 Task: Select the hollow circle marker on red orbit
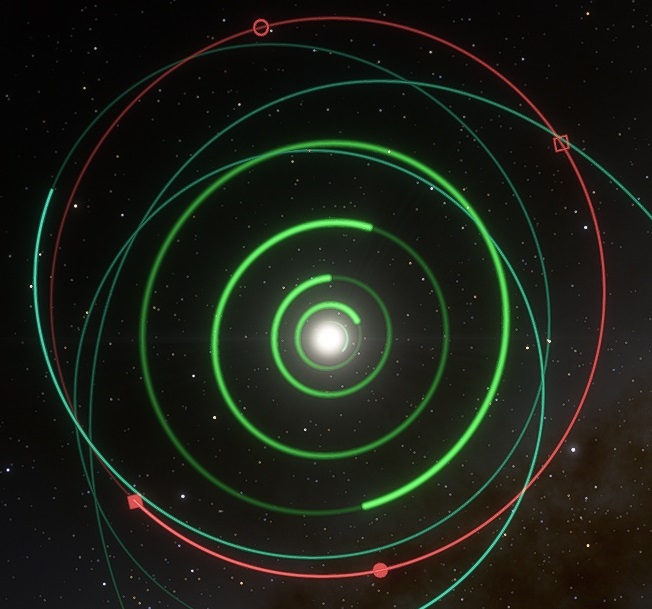point(261,27)
